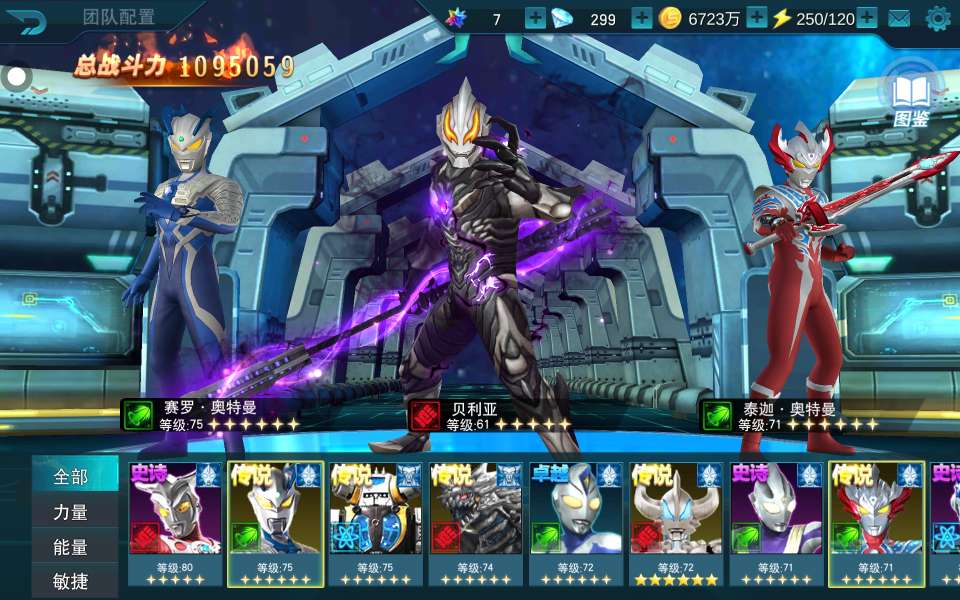Pick the red-horned 传说 card at level 71
The image size is (960, 600).
(876, 520)
